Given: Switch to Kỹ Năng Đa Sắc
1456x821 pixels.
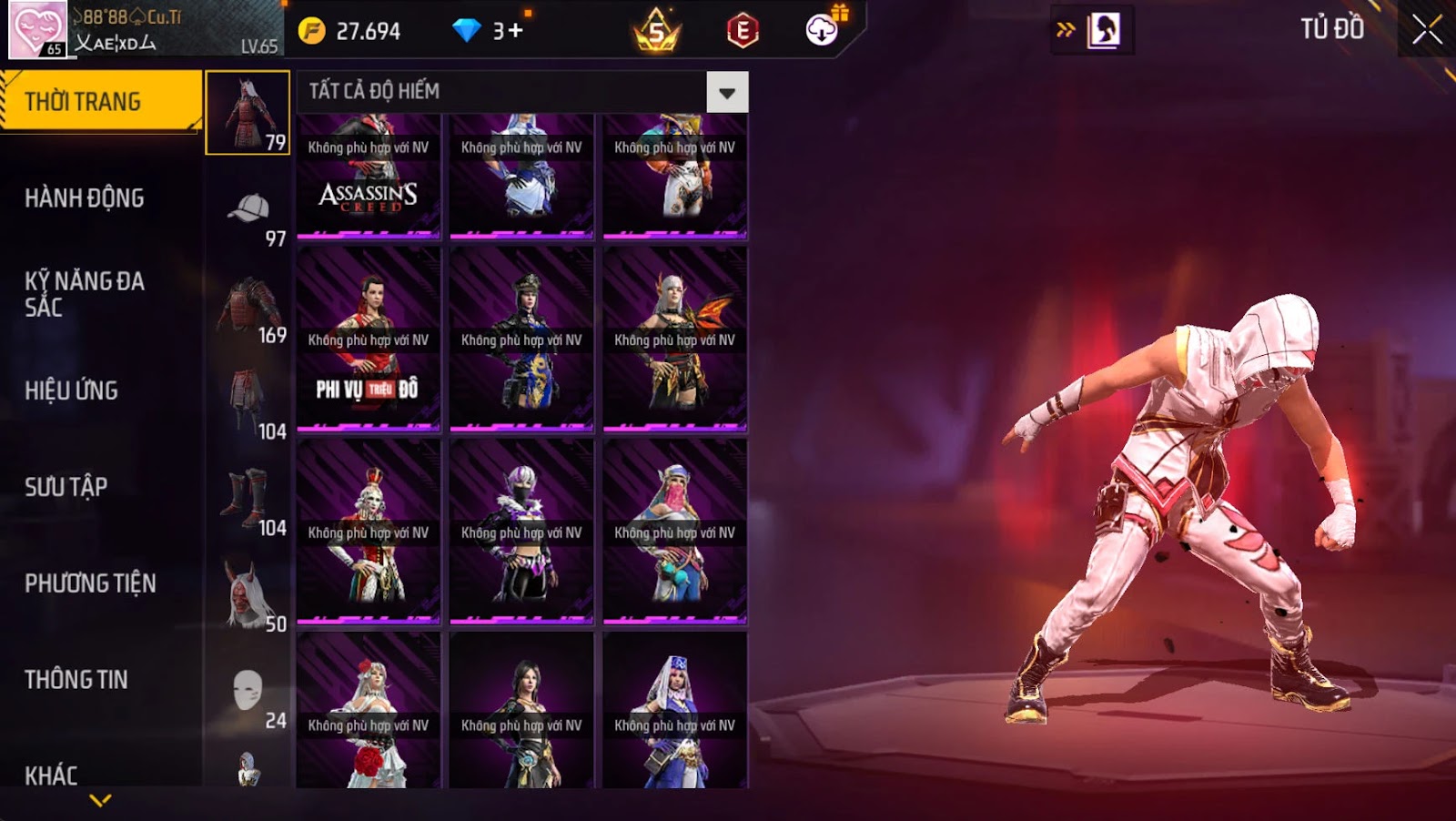Looking at the screenshot, I should (x=85, y=294).
